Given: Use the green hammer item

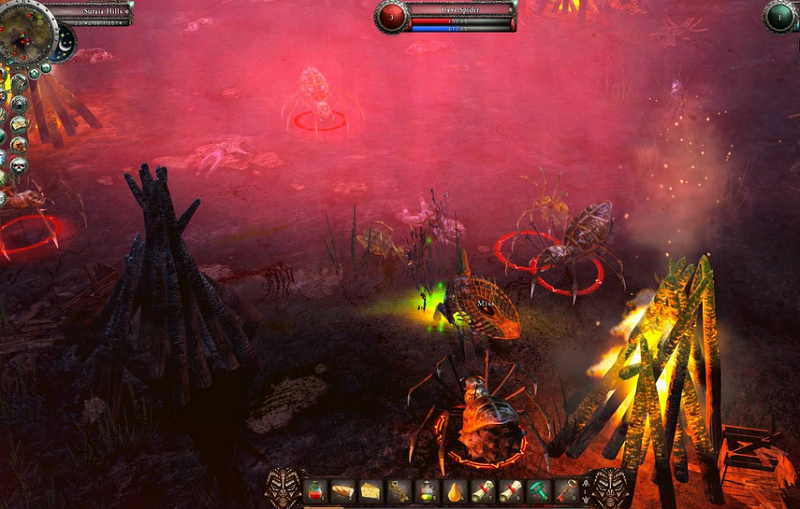Looking at the screenshot, I should [x=539, y=492].
